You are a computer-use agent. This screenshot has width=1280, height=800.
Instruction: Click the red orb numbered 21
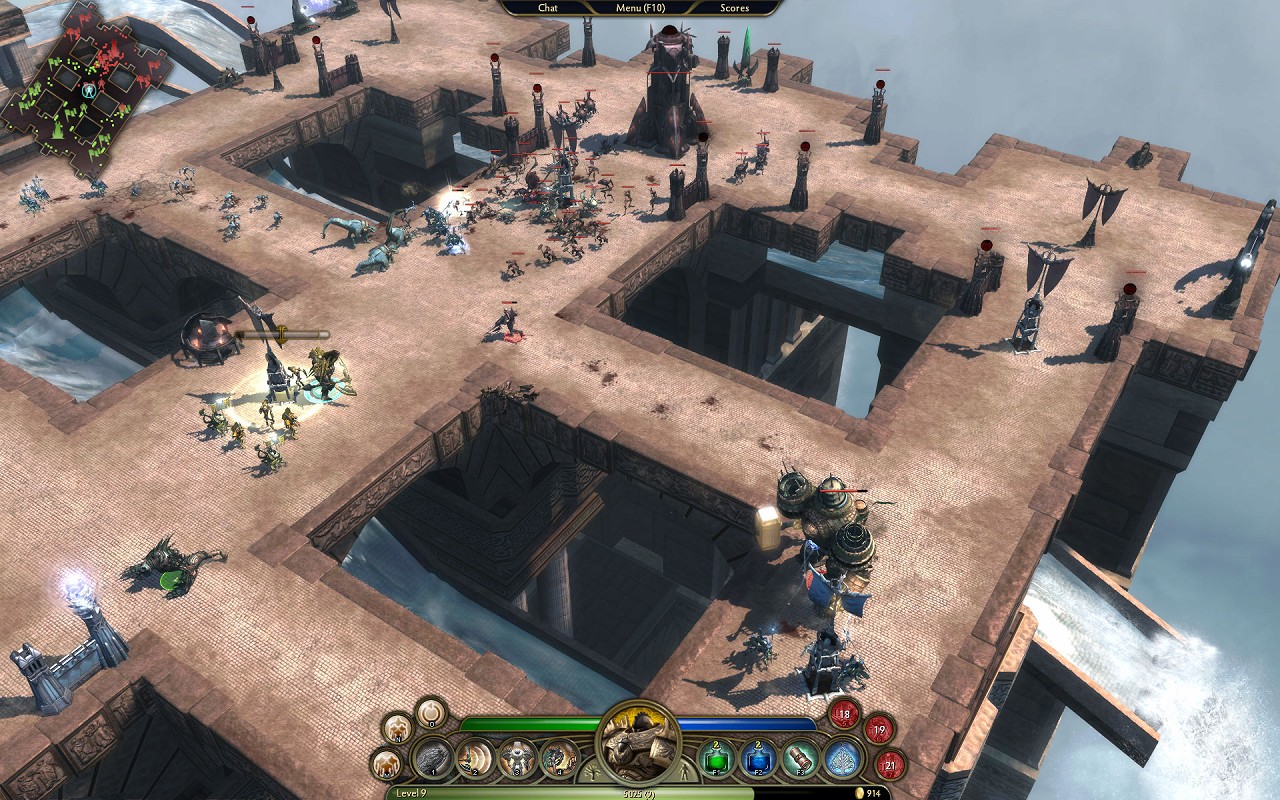click(889, 765)
